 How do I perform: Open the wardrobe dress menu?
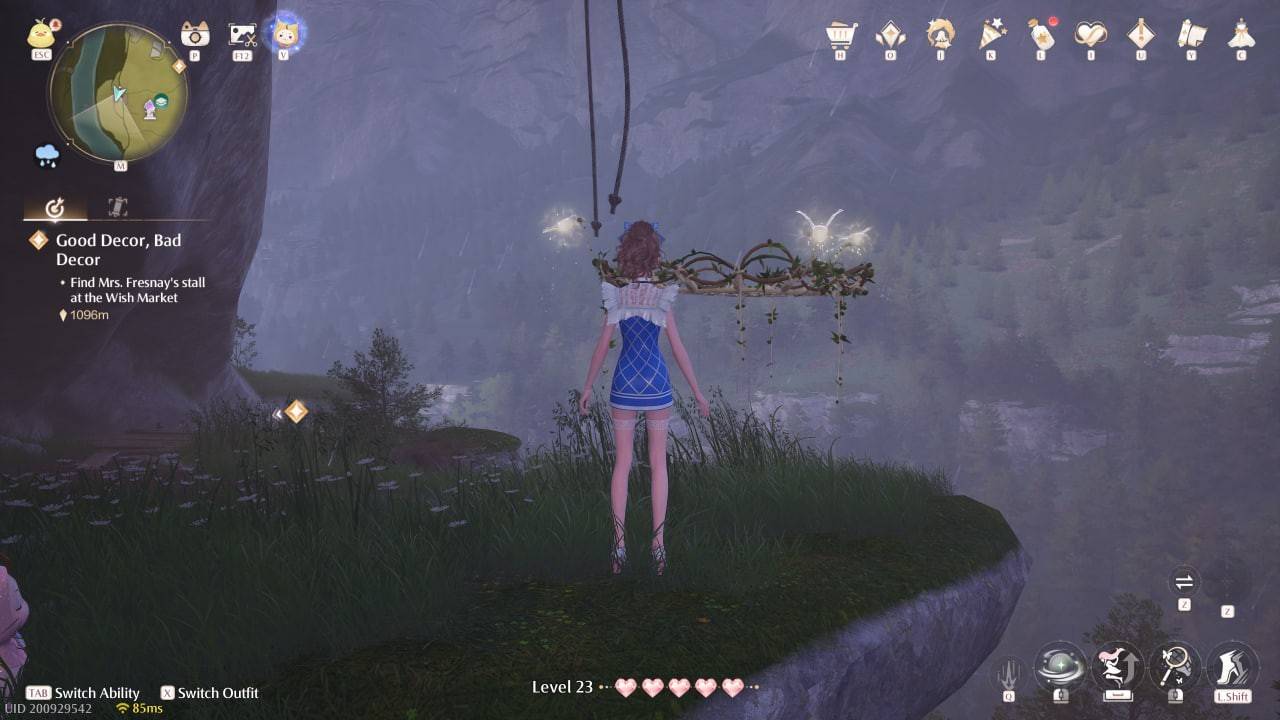click(1242, 35)
